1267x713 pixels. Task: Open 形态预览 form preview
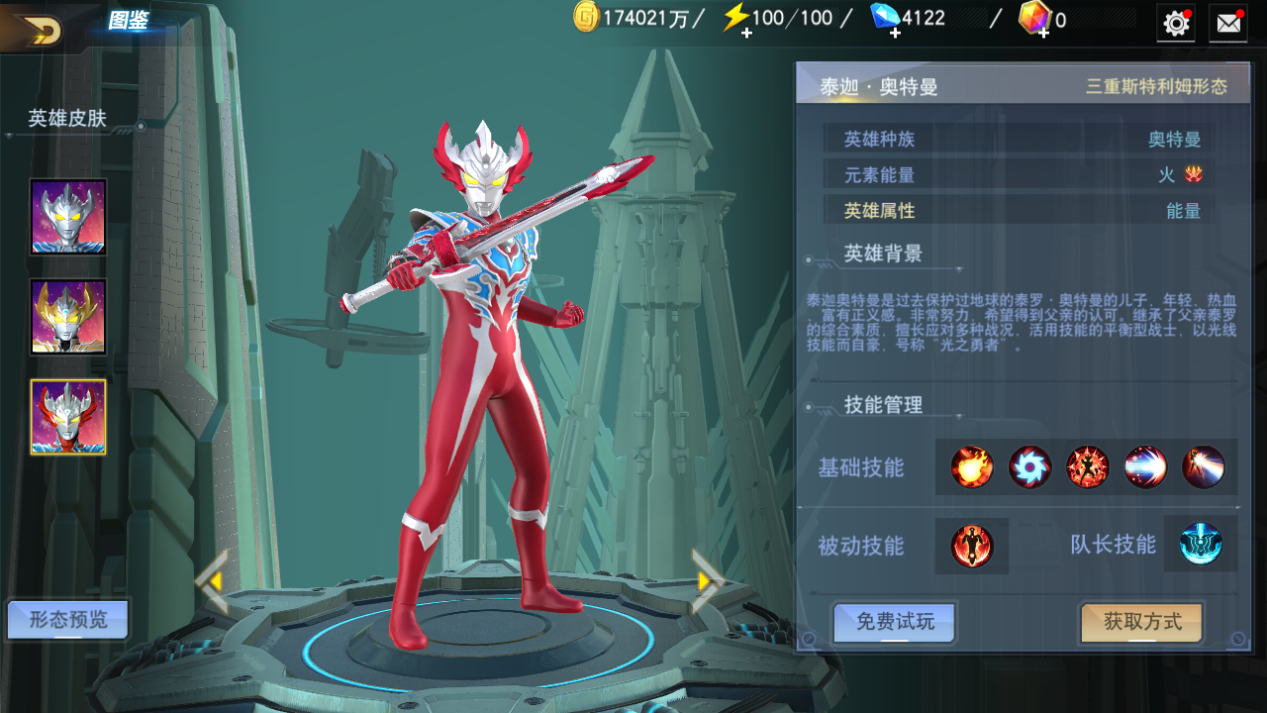click(68, 620)
